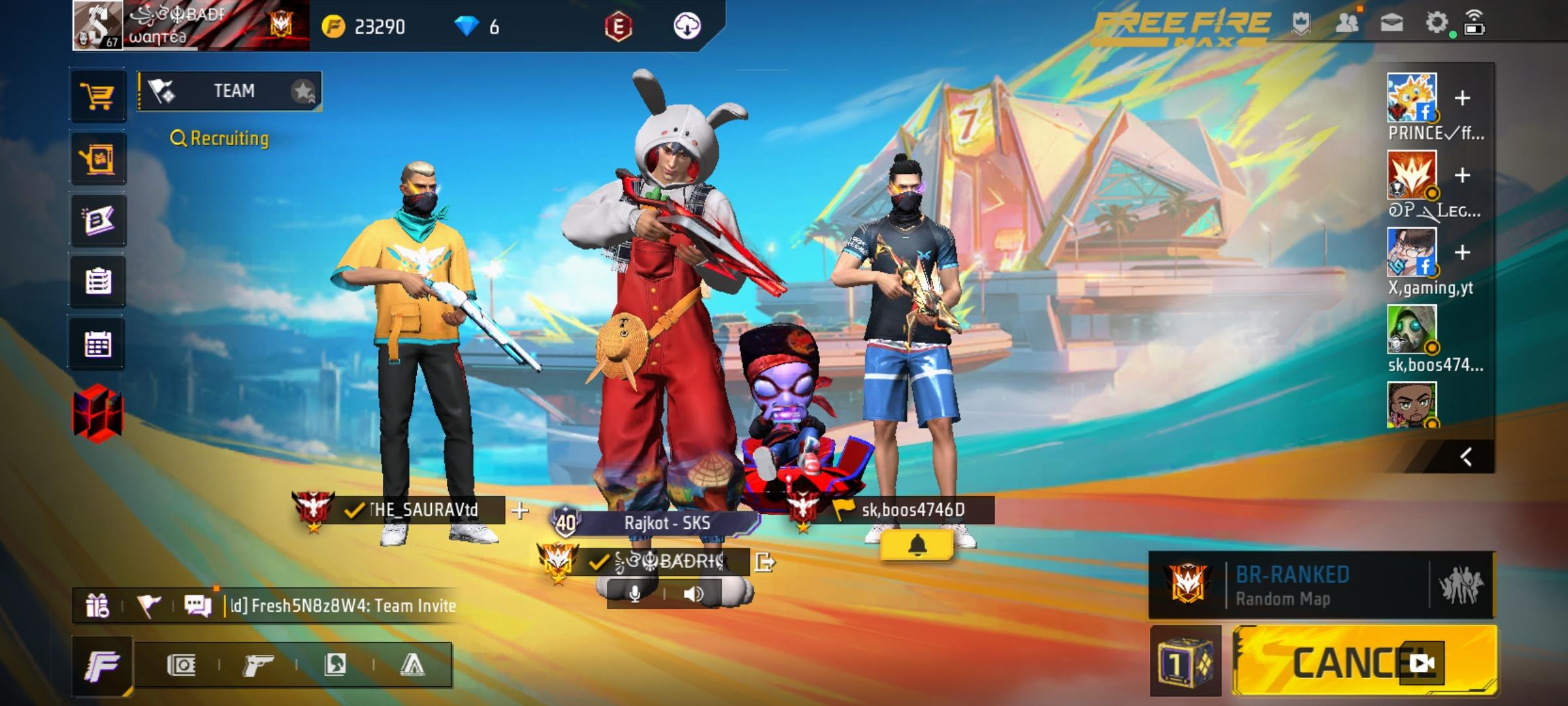Select the Booyah Pass icon in left sidebar
Screen dimensions: 1568x706
98,220
